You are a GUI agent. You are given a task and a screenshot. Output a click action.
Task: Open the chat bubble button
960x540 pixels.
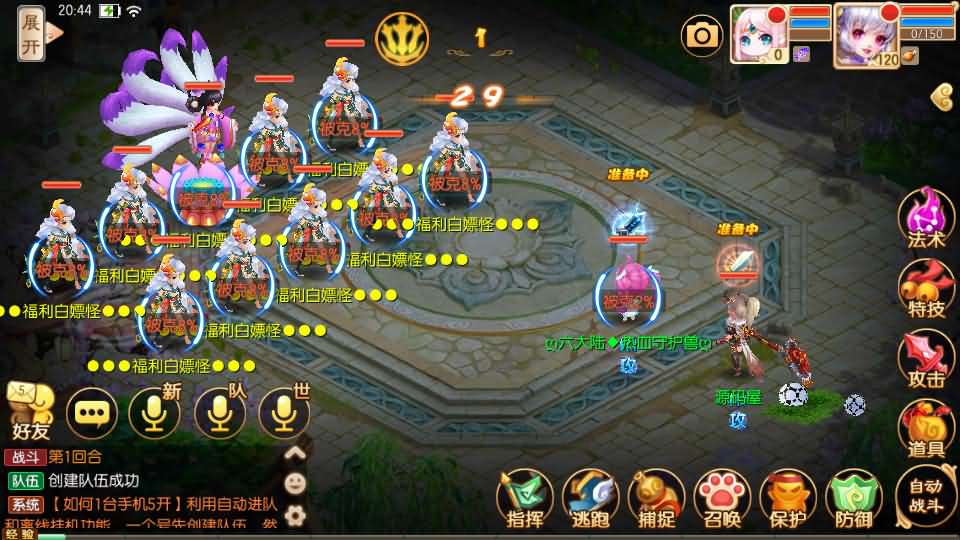coord(92,412)
